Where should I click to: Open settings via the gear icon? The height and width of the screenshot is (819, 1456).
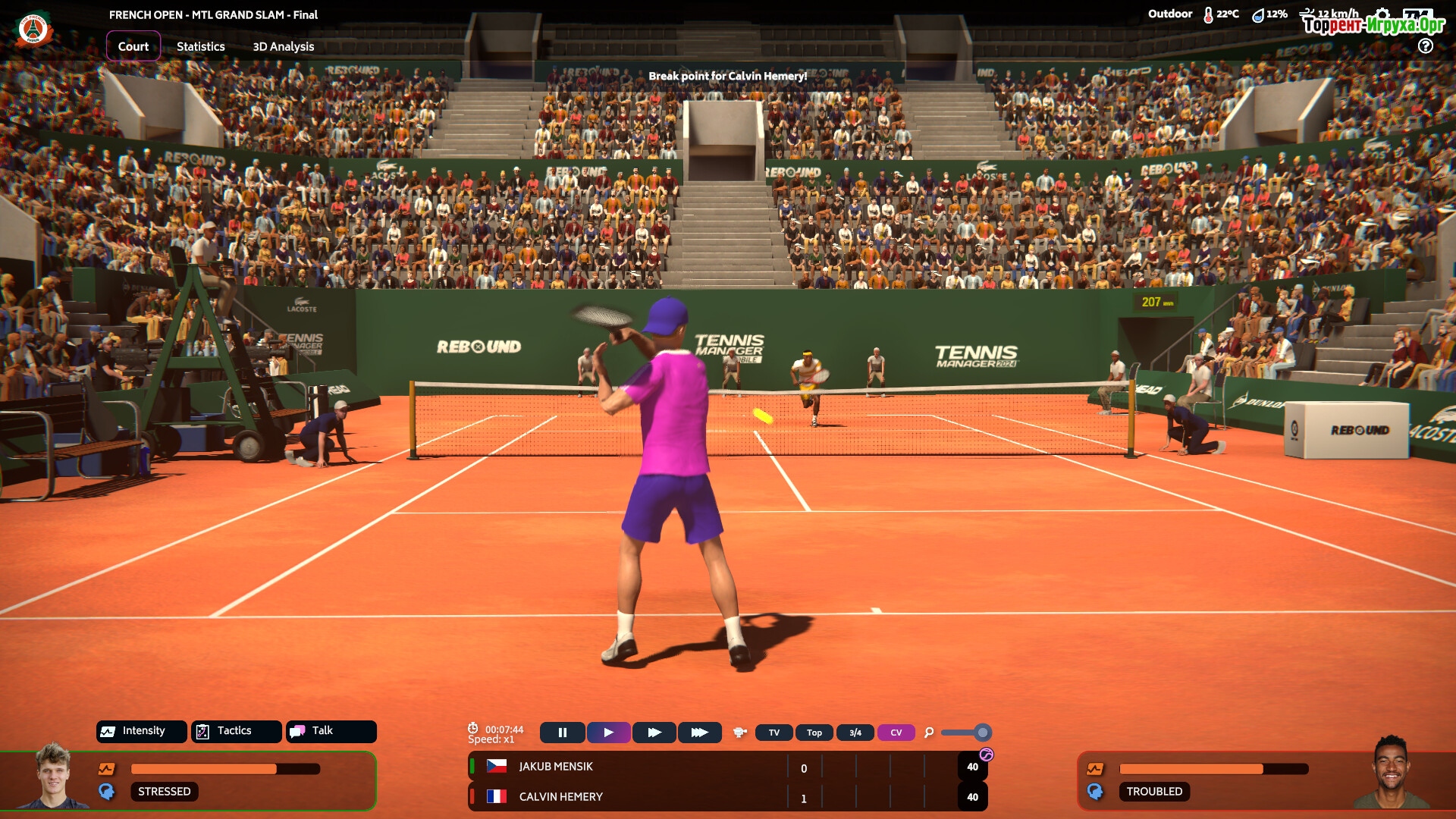click(x=1382, y=14)
